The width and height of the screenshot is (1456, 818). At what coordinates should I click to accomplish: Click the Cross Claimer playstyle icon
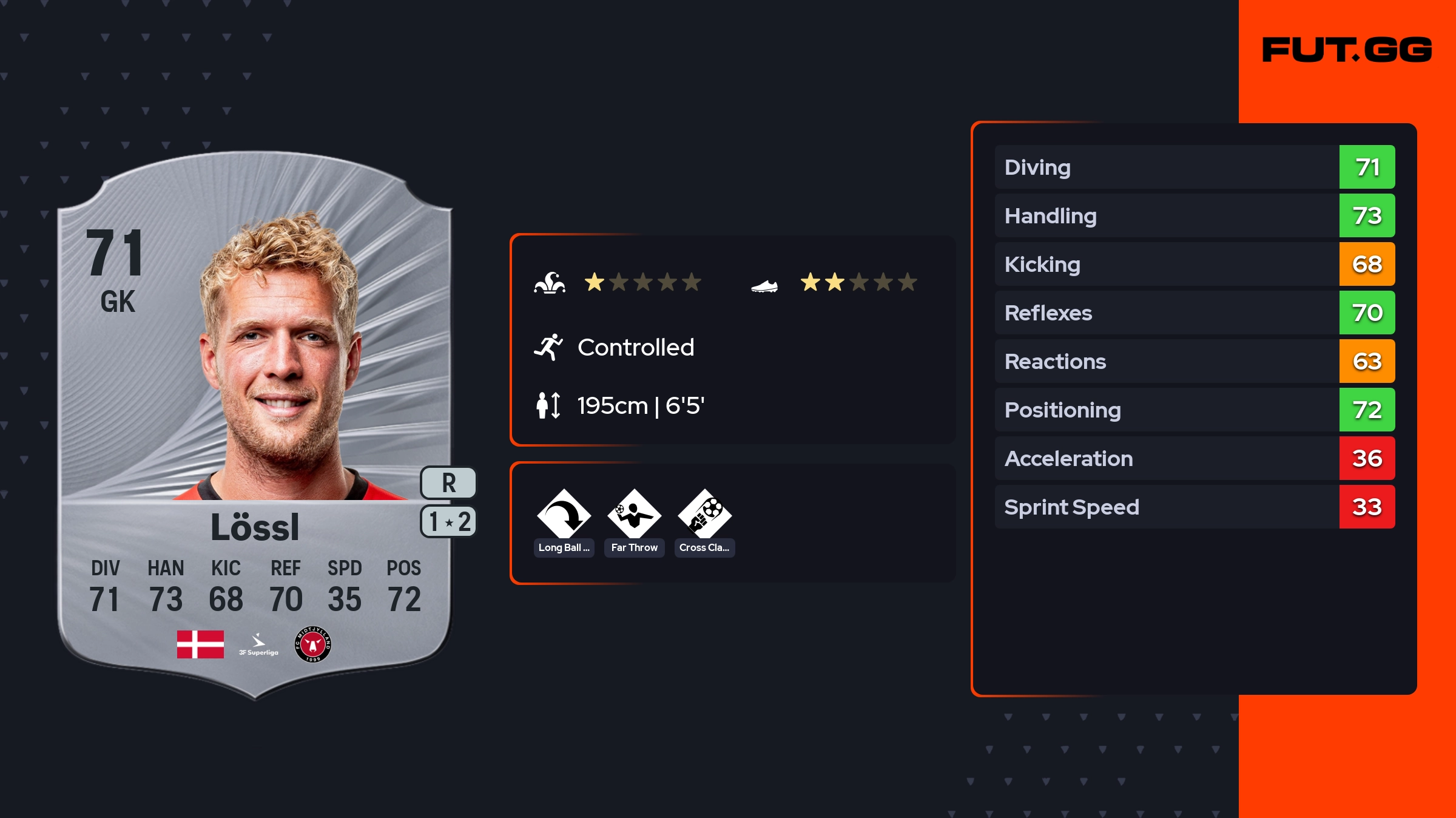coord(704,515)
